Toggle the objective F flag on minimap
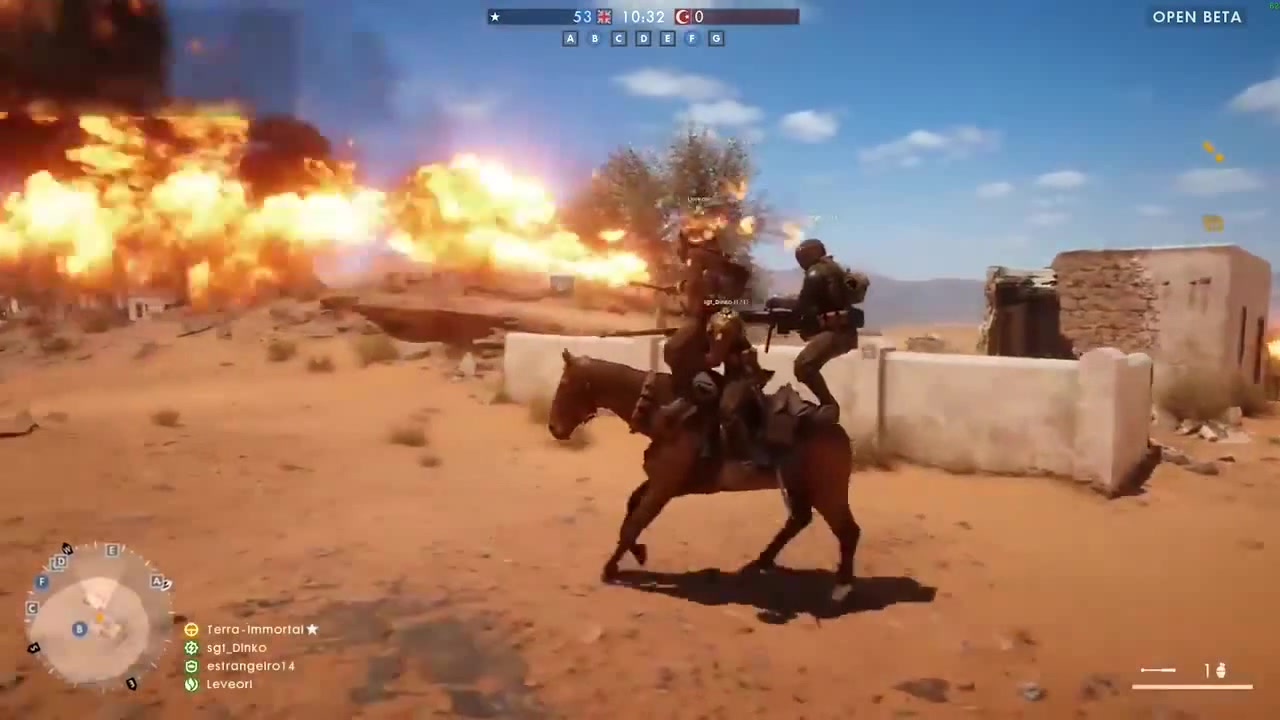The width and height of the screenshot is (1280, 720). tap(41, 582)
